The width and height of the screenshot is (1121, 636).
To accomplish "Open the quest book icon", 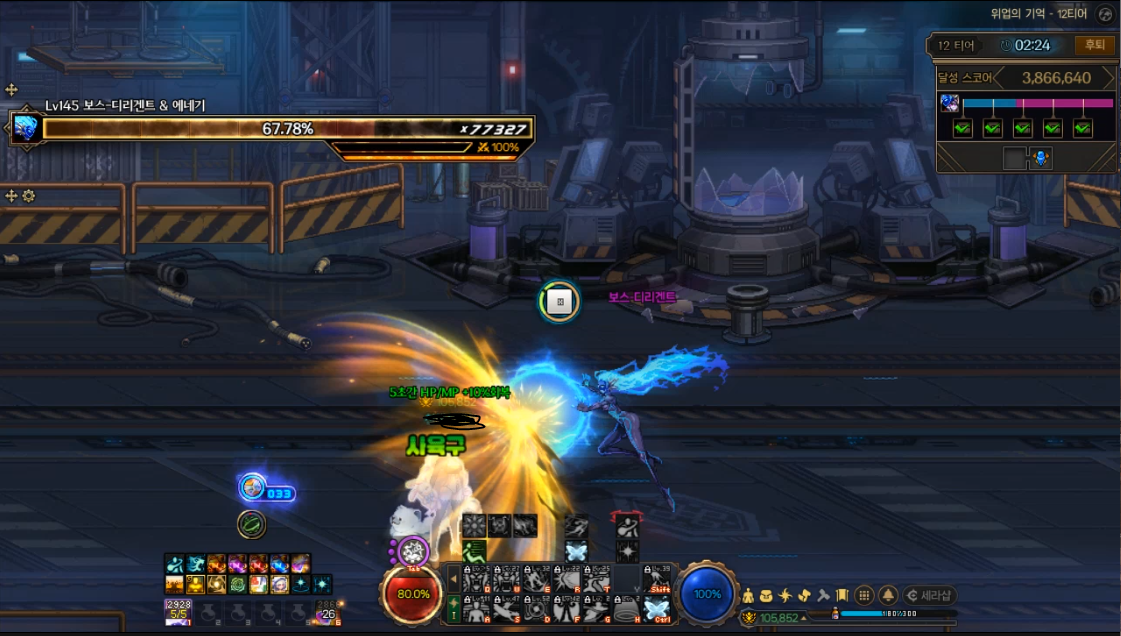I will pyautogui.click(x=842, y=596).
